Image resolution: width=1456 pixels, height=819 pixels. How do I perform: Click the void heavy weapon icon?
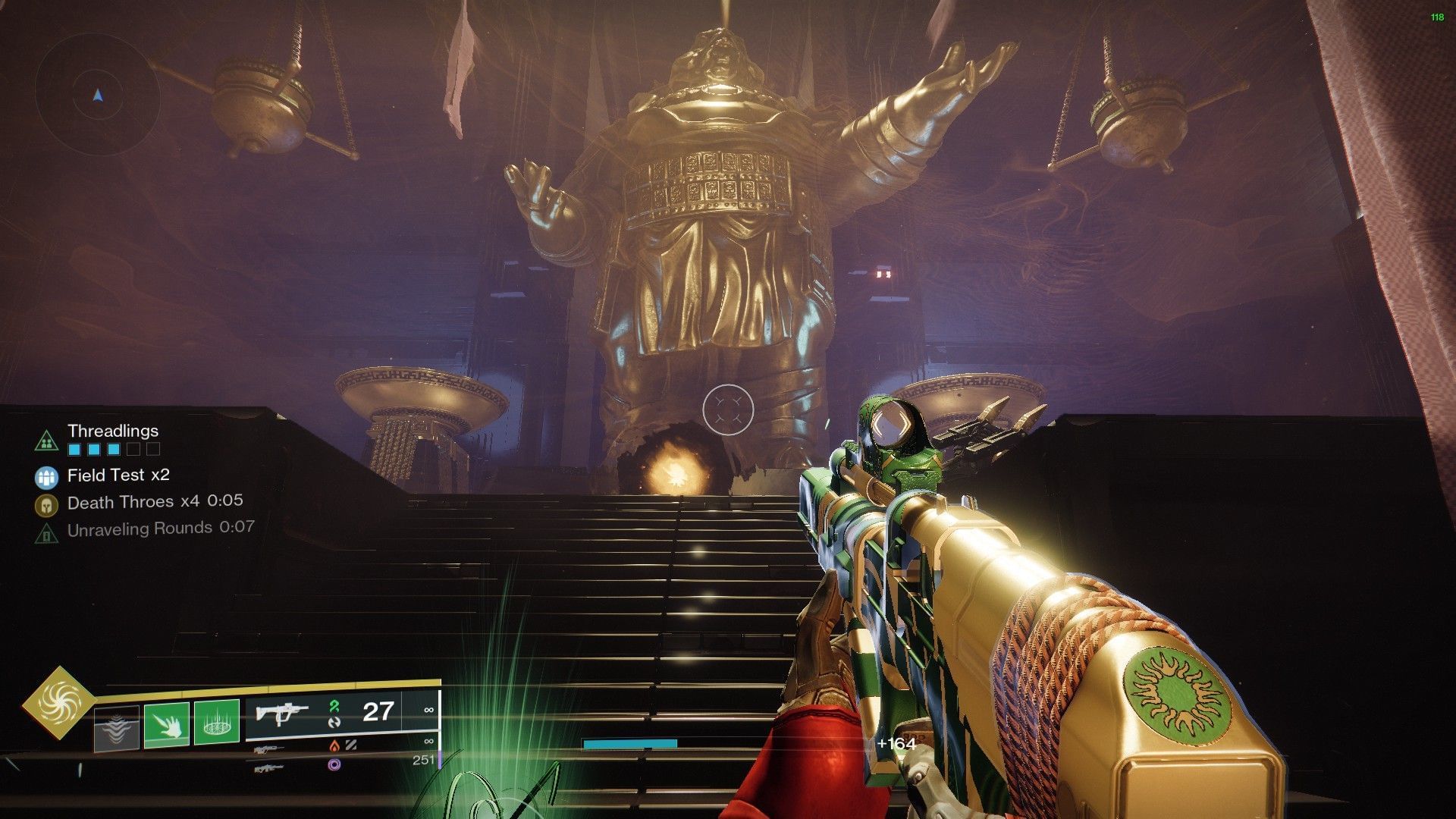(269, 767)
